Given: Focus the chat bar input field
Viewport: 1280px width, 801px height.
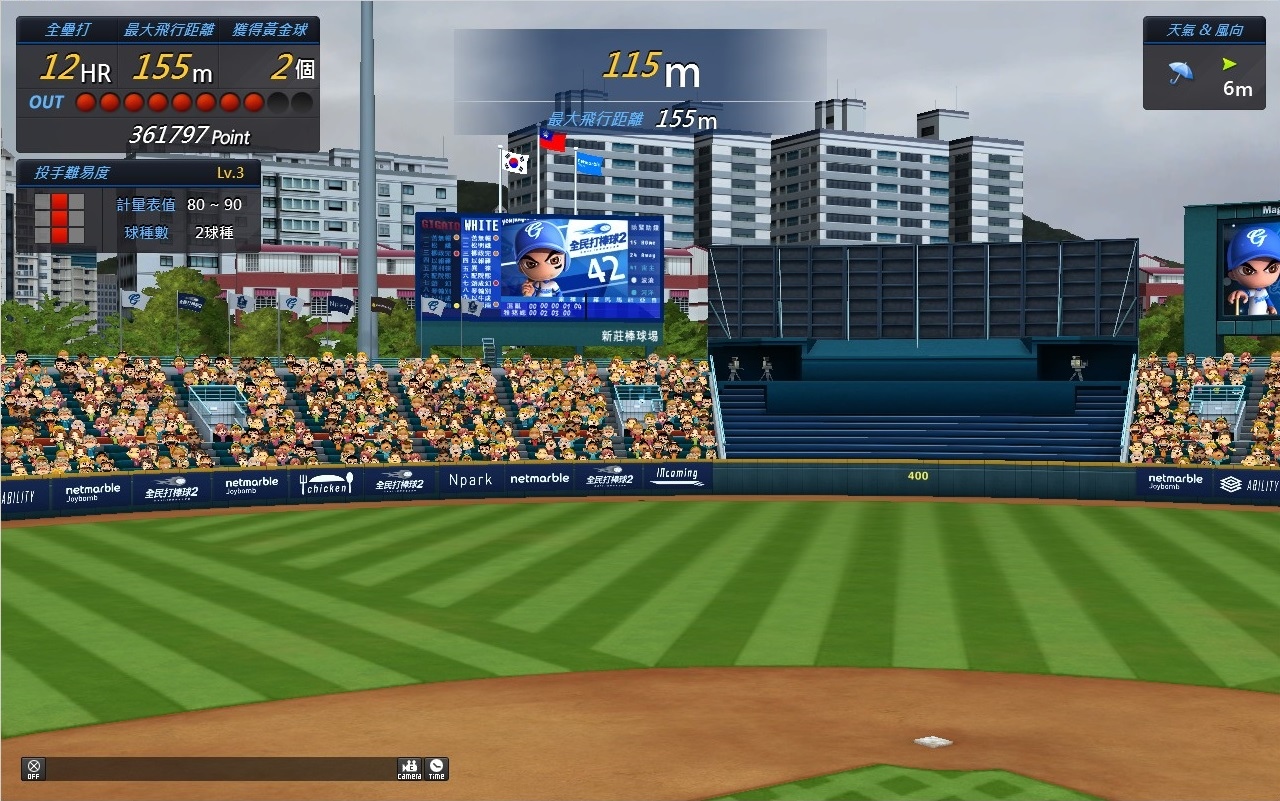Looking at the screenshot, I should click(x=220, y=768).
